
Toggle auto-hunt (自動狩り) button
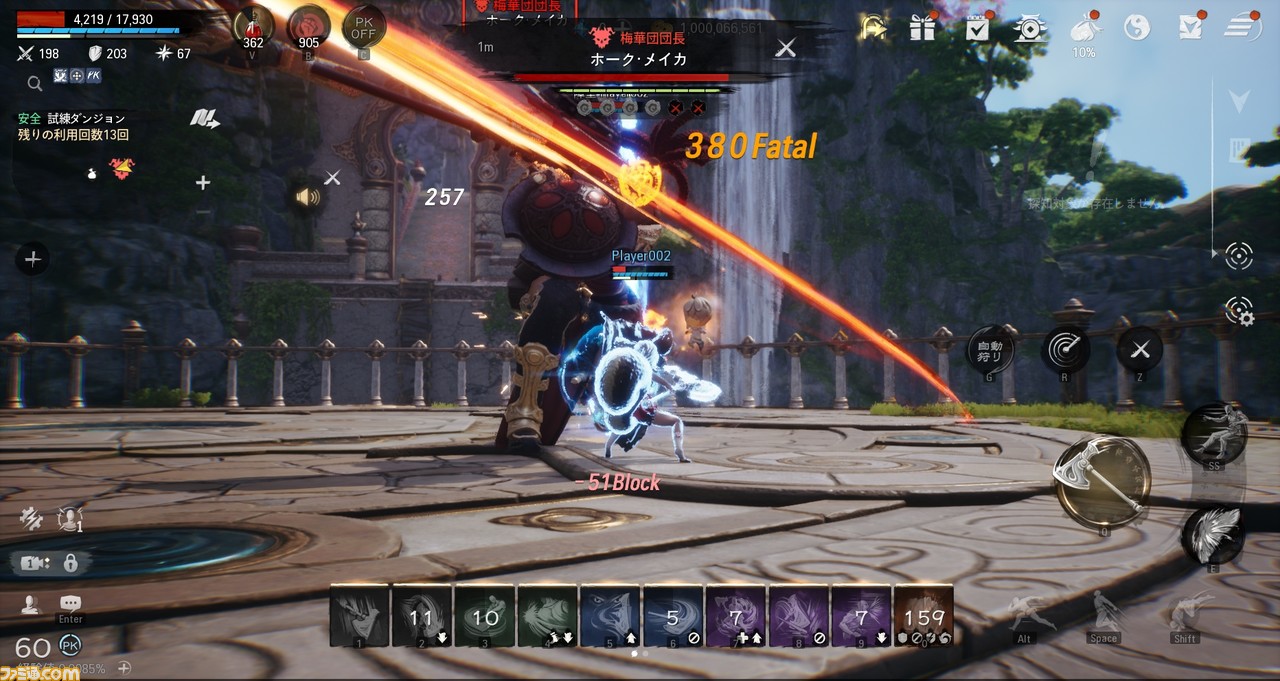[x=989, y=349]
